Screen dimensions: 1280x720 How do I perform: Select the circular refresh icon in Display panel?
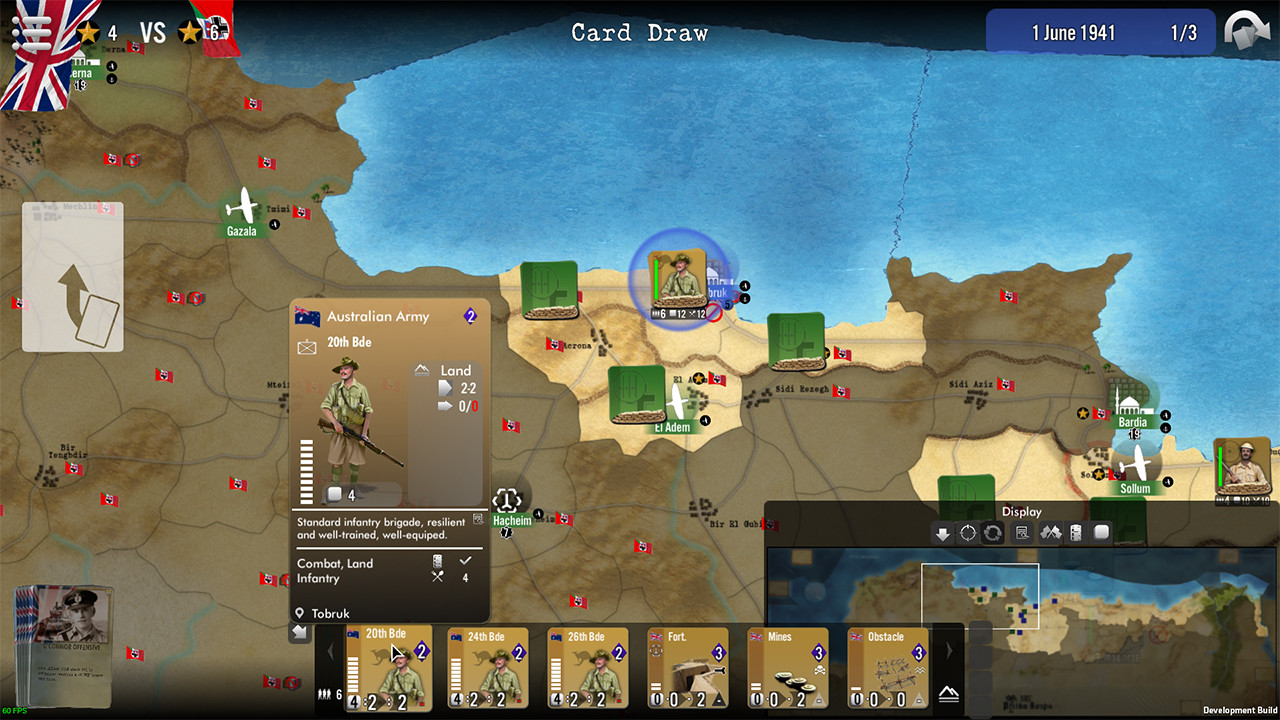[x=991, y=533]
